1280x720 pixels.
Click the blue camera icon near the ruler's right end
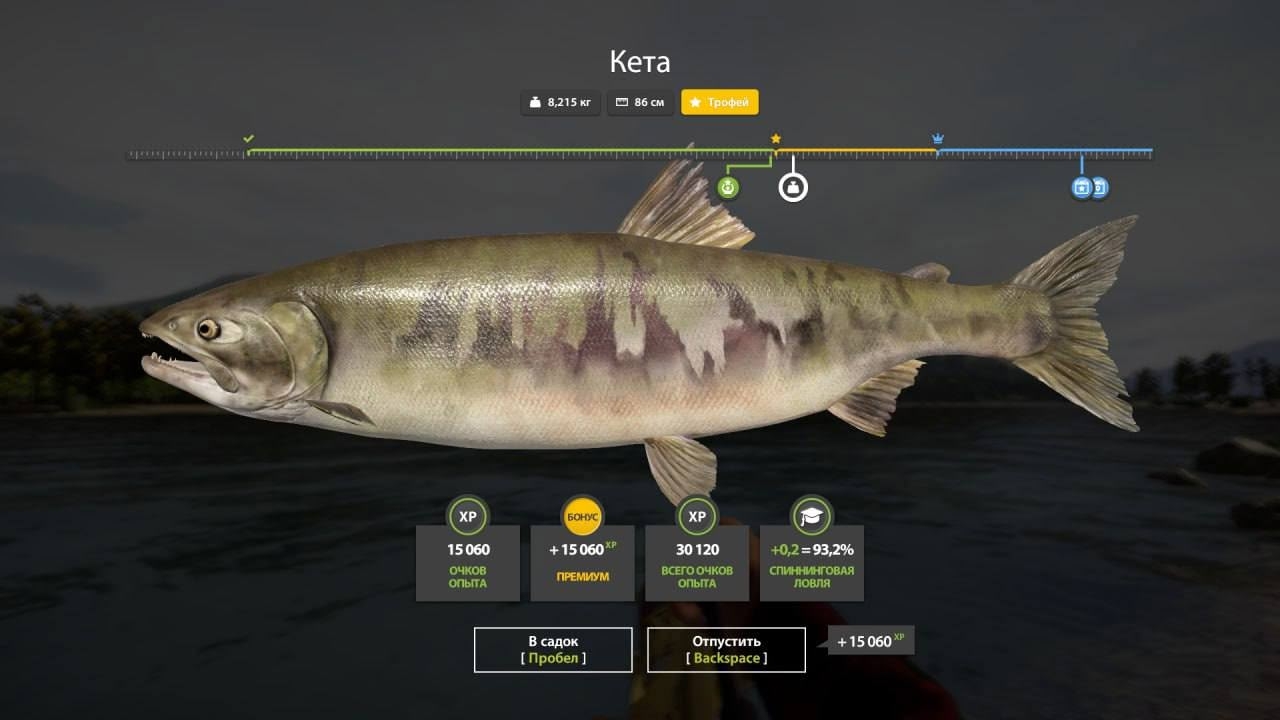[x=1099, y=187]
